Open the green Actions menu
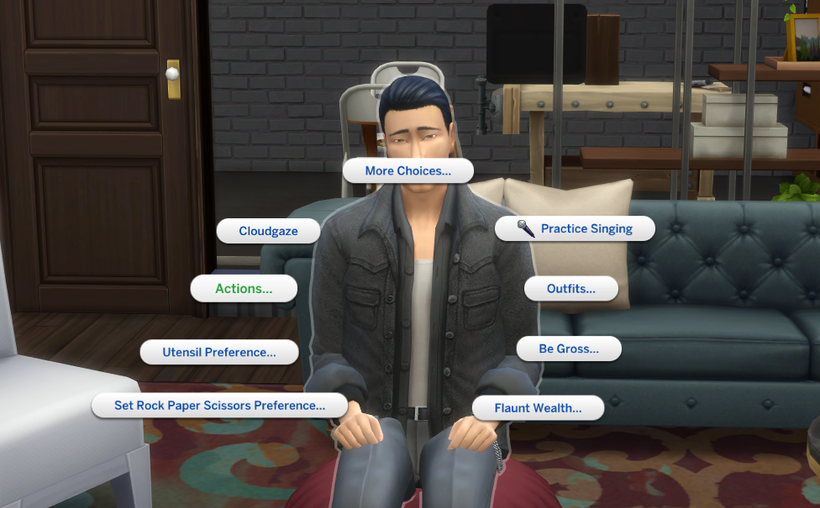Image resolution: width=820 pixels, height=508 pixels. (x=244, y=289)
